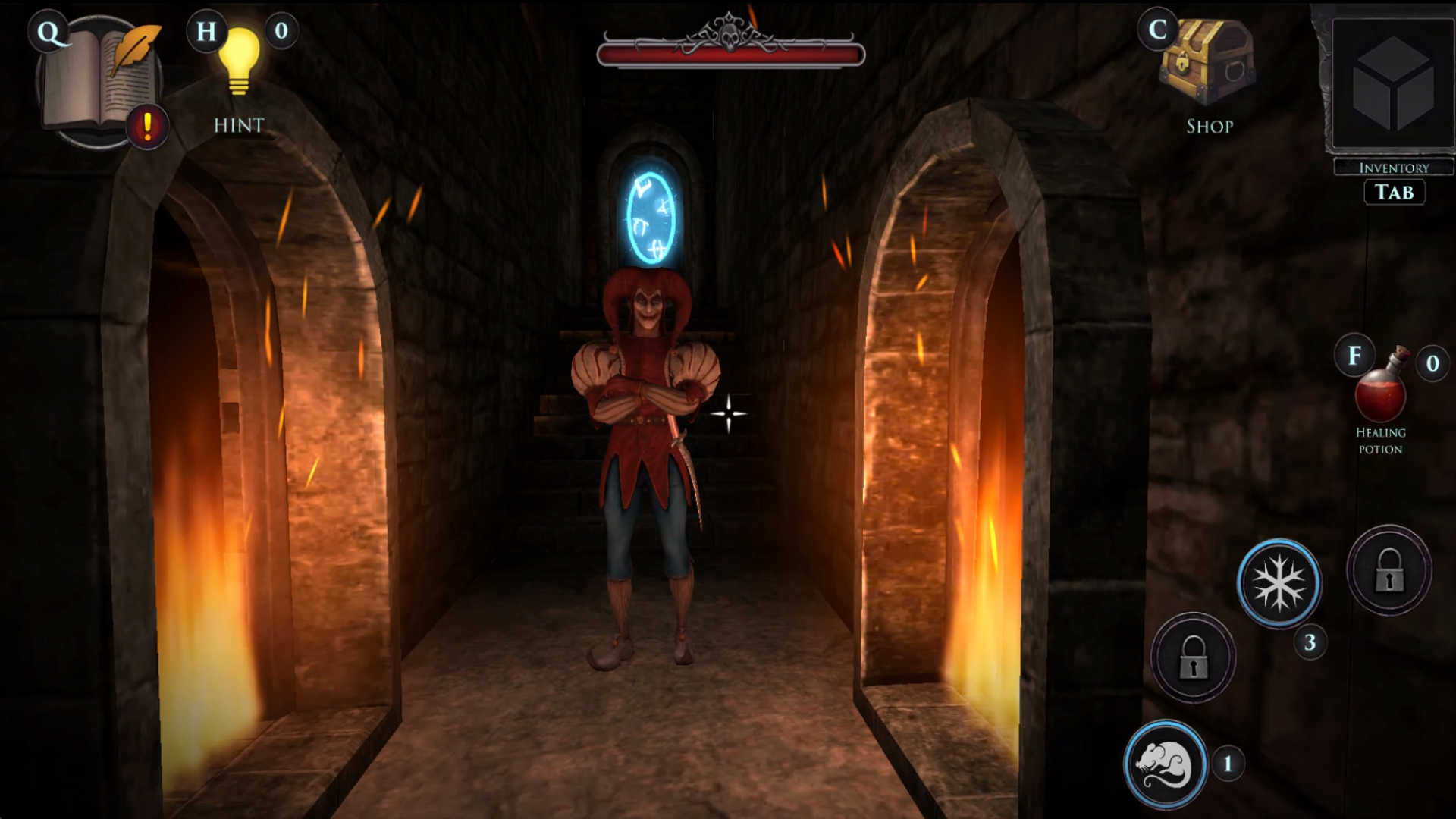The image size is (1456, 819).
Task: Cast the snowflake freeze ability
Action: (1279, 584)
